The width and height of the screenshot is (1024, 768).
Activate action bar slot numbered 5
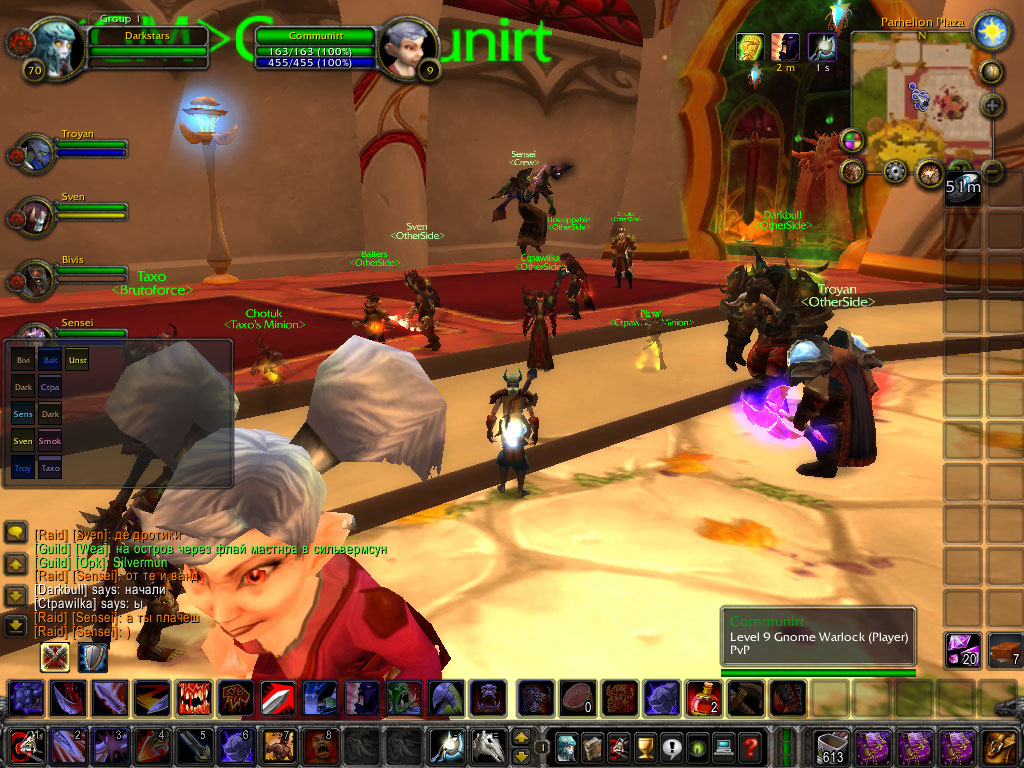[x=193, y=746]
